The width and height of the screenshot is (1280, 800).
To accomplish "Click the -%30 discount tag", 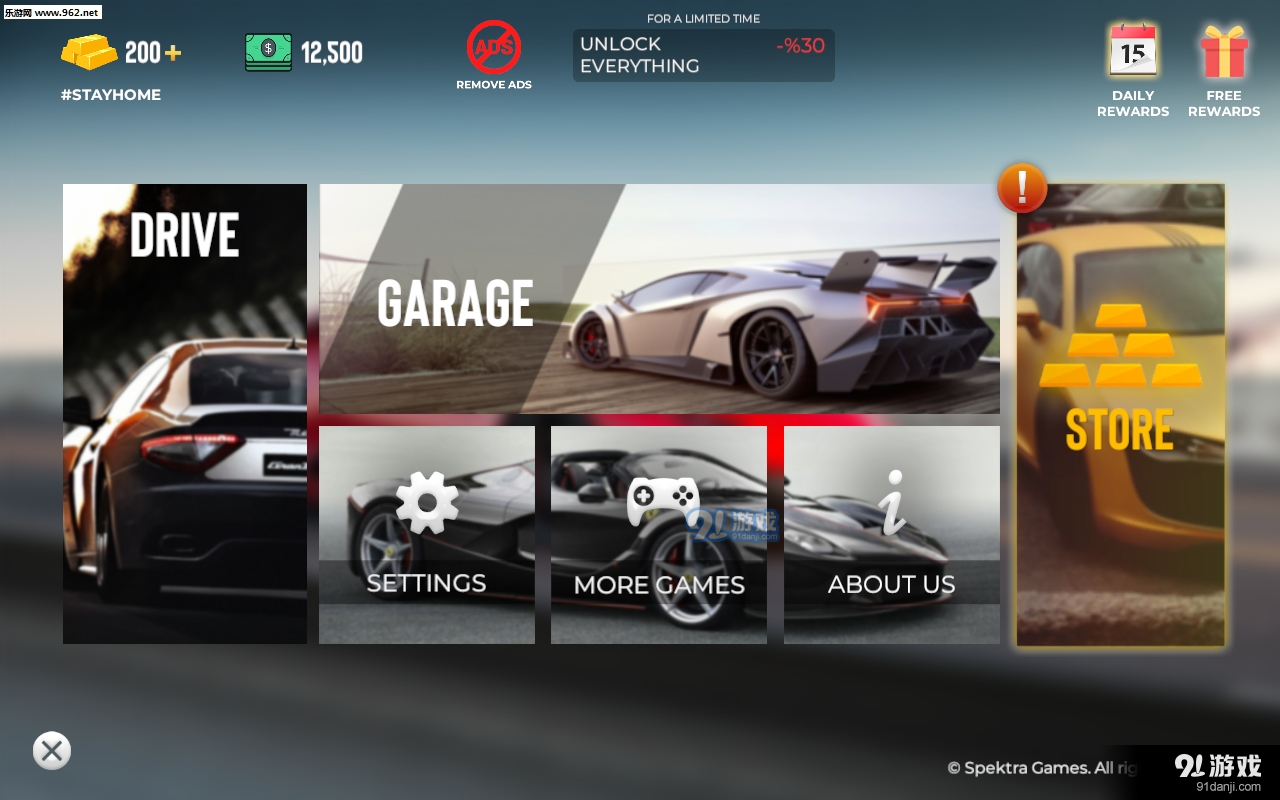I will coord(797,47).
